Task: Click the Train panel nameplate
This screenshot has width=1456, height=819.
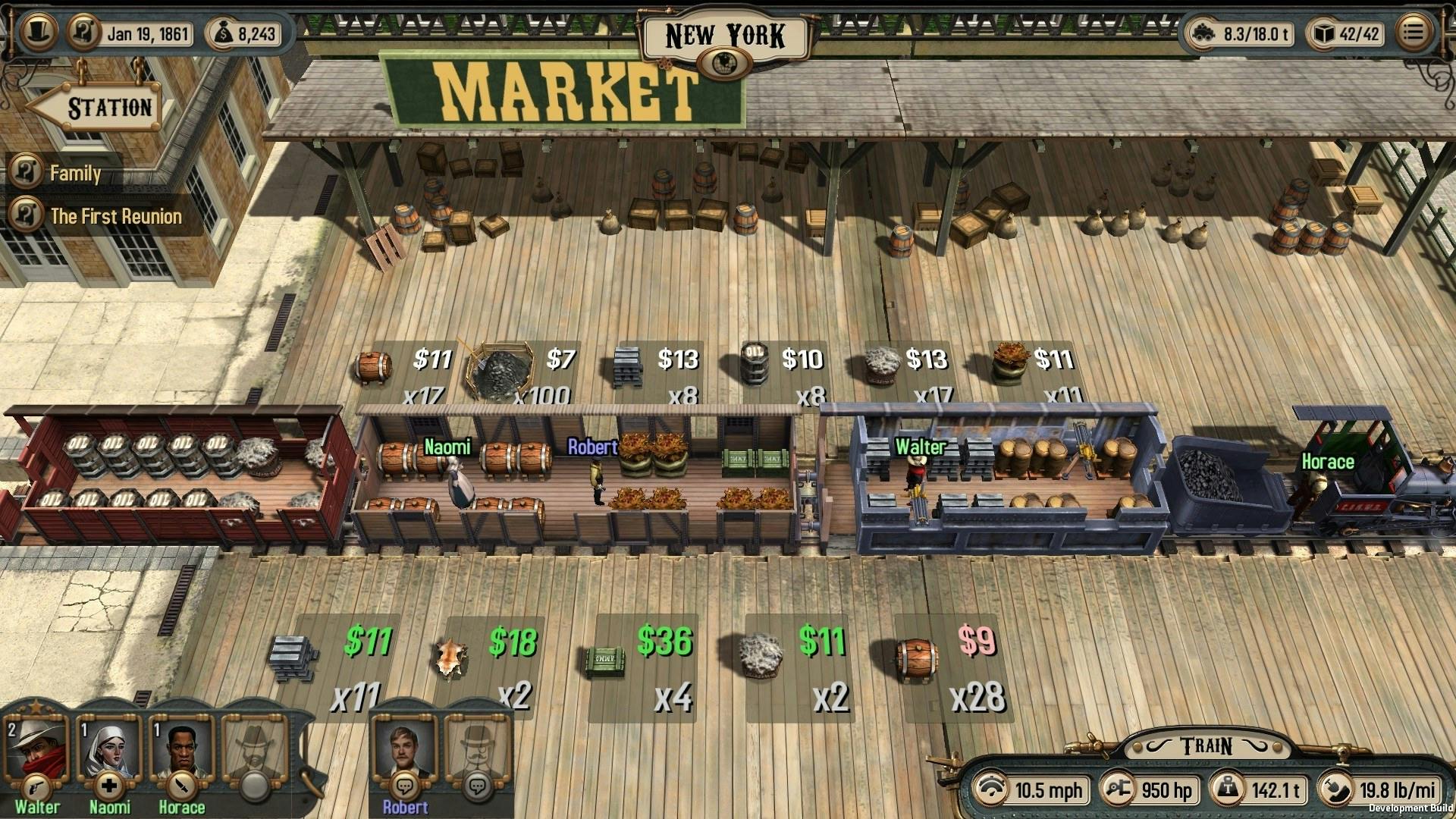Action: click(1204, 744)
